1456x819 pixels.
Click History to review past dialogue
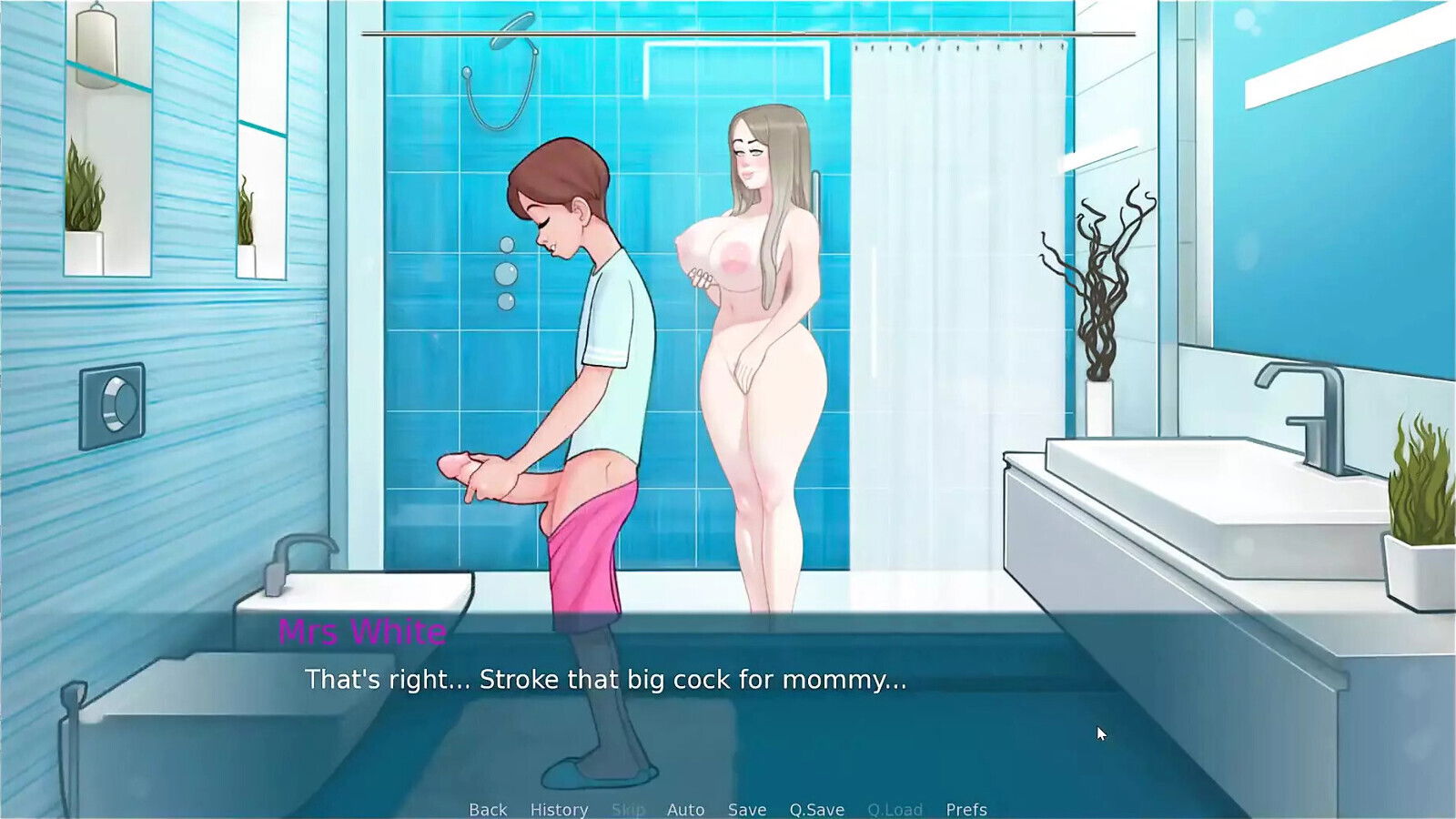[559, 809]
